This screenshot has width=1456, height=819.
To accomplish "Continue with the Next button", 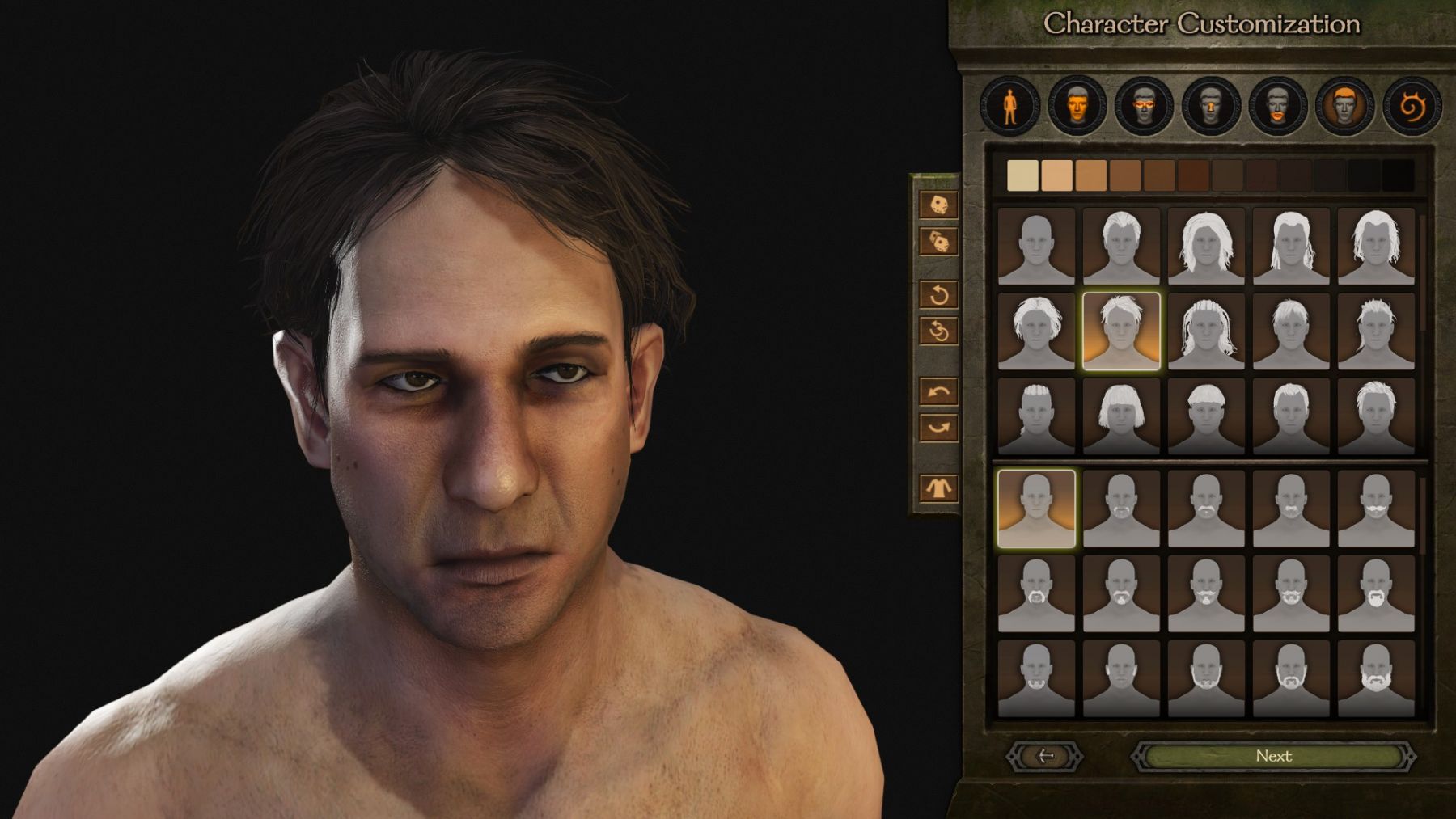I will pyautogui.click(x=1273, y=756).
